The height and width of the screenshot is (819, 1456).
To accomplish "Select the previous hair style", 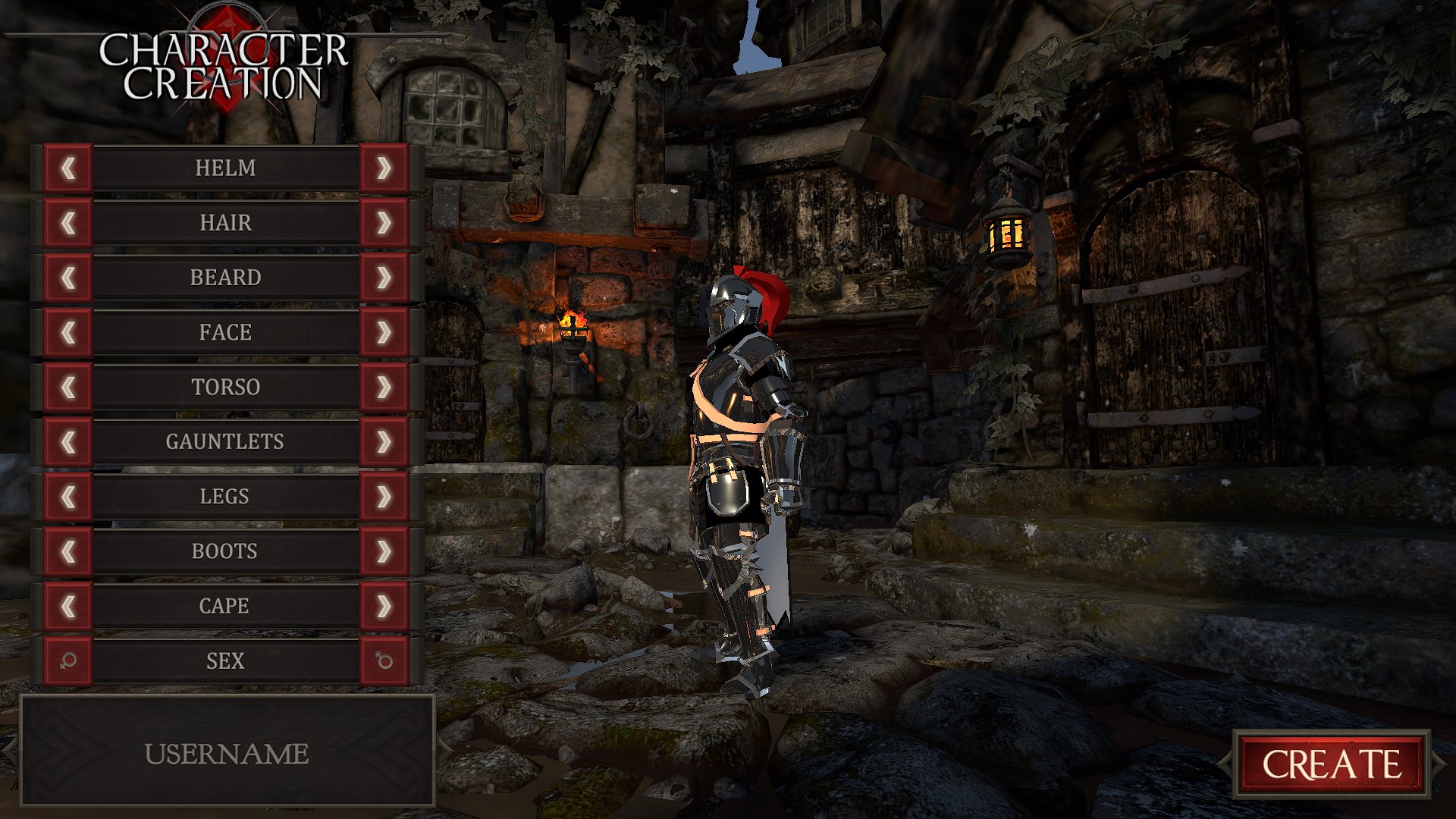I will [68, 223].
